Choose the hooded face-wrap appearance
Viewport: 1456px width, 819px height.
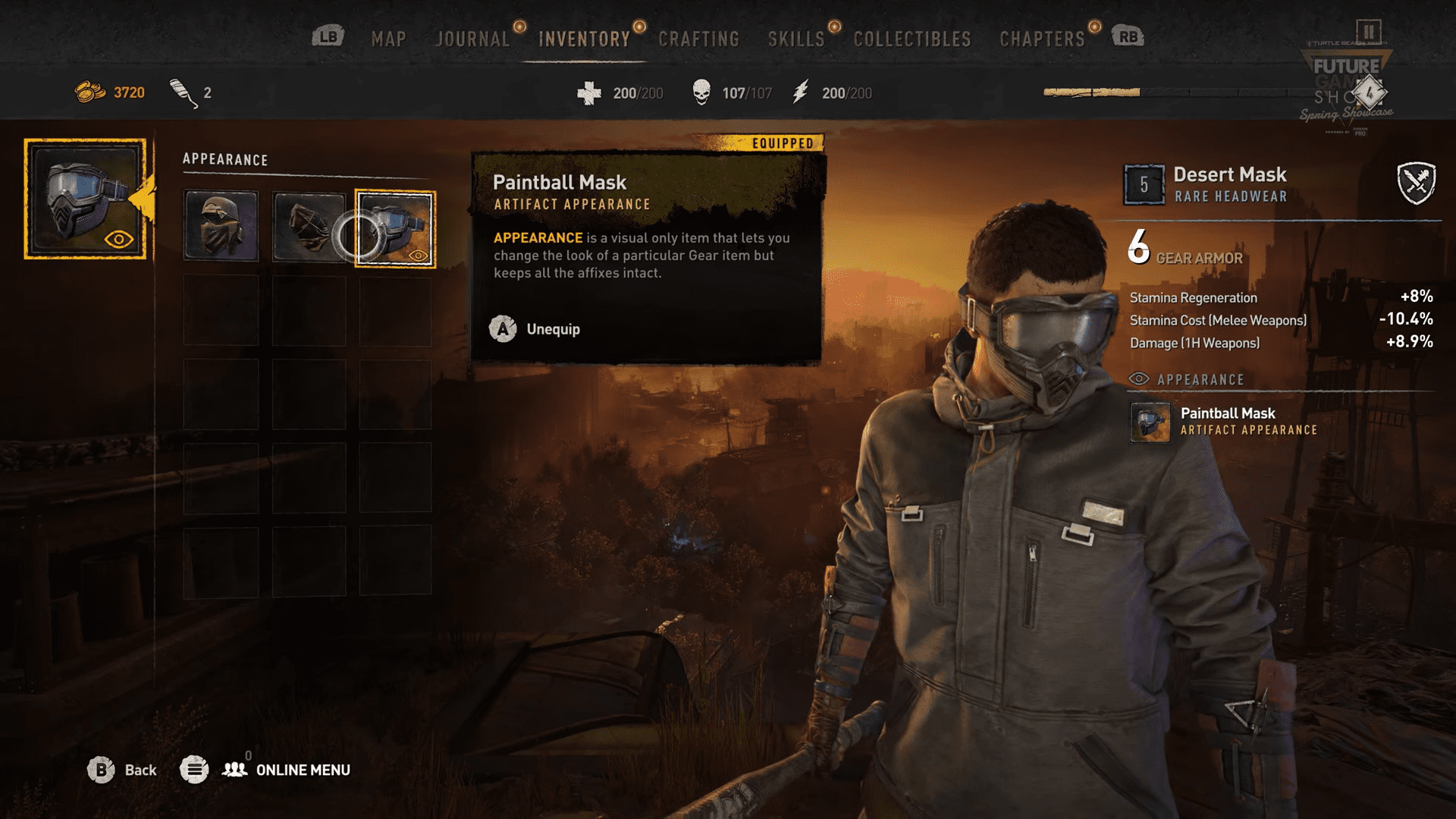click(x=221, y=227)
